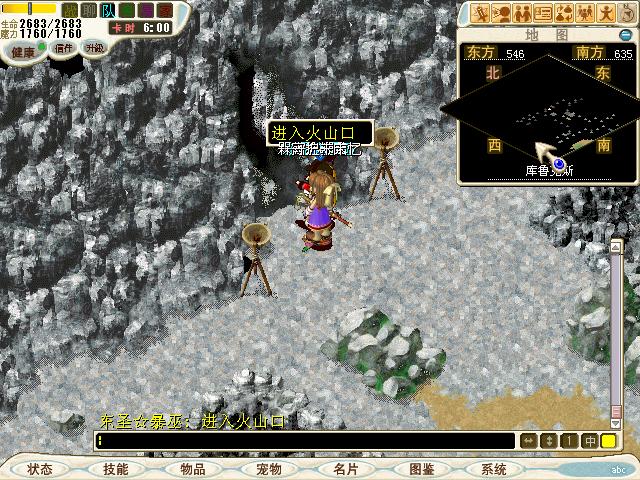Click the 中 chat input language button
This screenshot has width=640, height=480.
tap(590, 441)
